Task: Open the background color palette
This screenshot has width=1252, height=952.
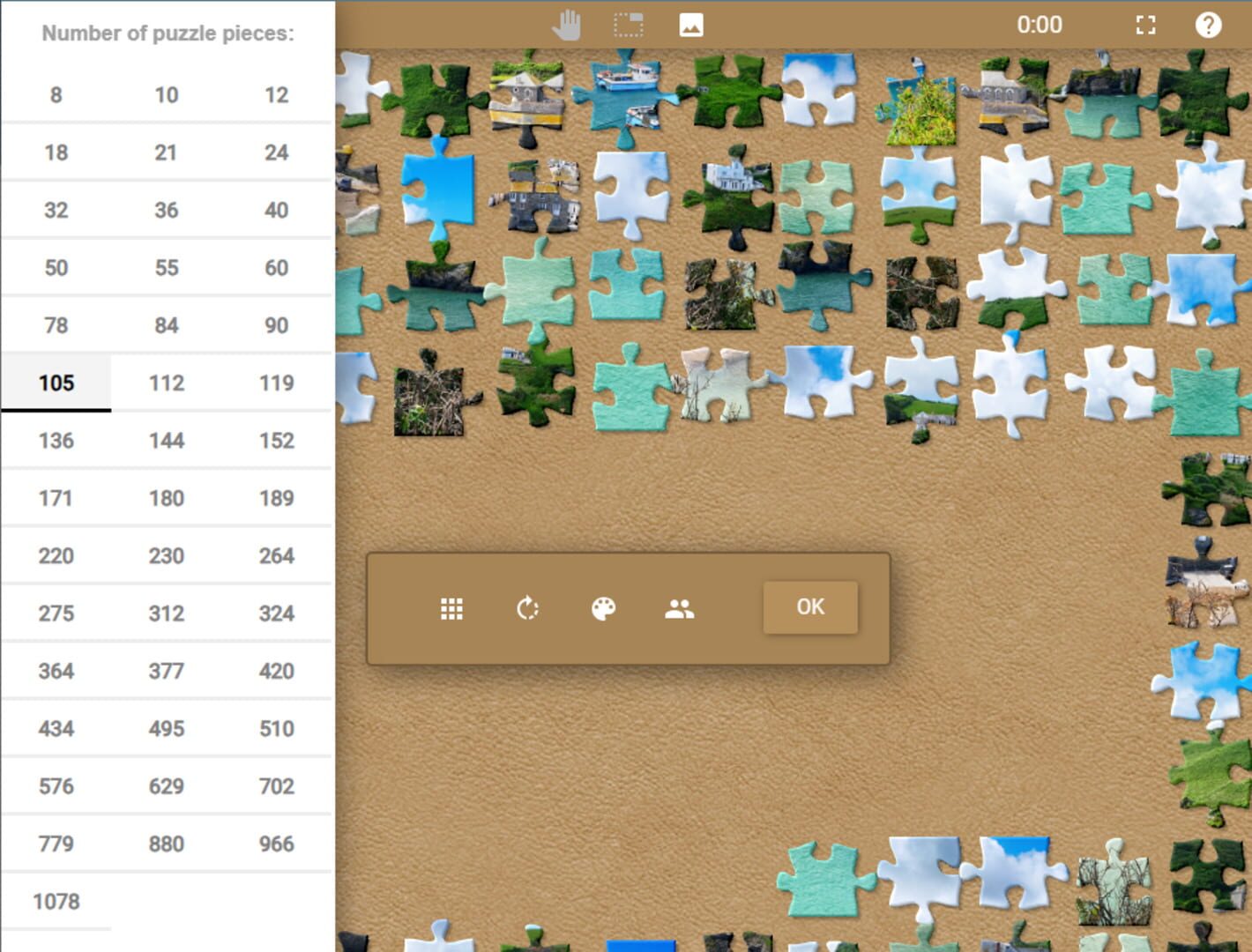Action: [x=603, y=607]
